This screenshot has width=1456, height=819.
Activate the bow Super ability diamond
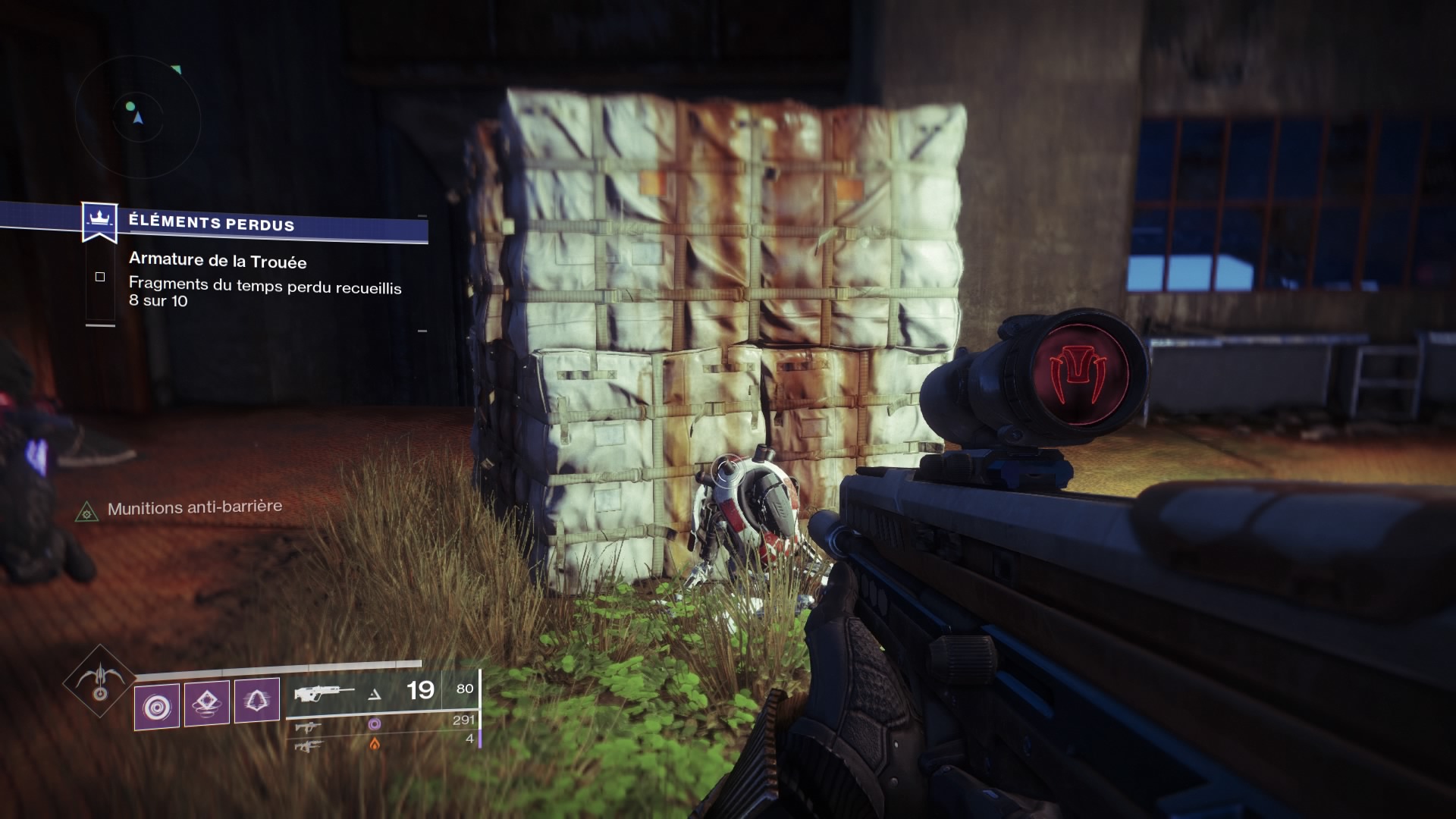pos(99,681)
